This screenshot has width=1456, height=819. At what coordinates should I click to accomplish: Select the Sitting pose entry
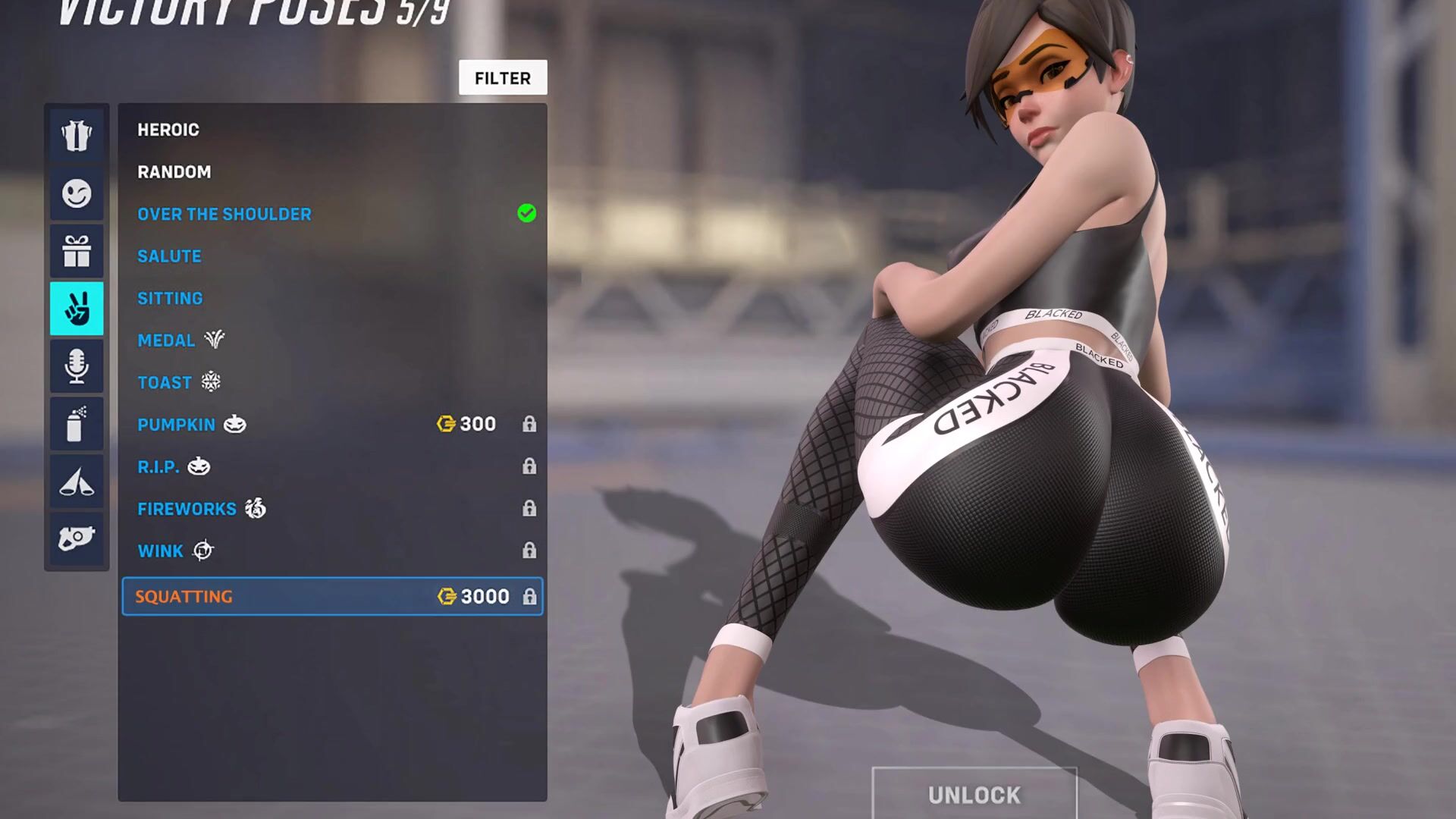click(x=170, y=299)
